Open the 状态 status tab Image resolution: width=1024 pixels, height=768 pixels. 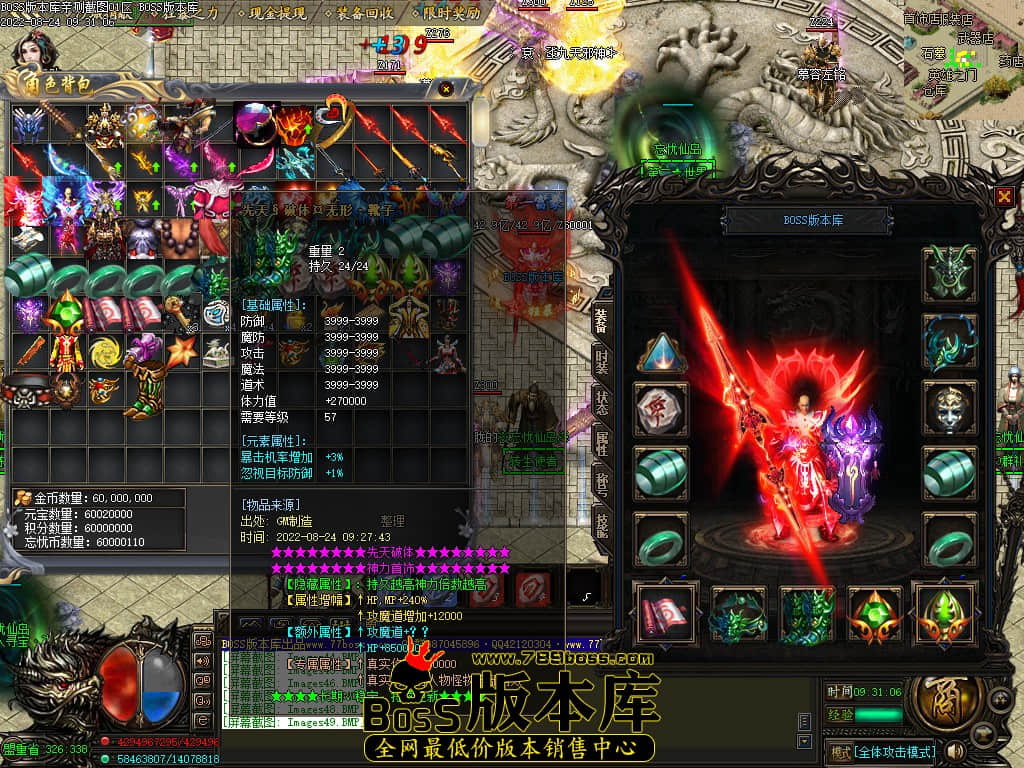tap(601, 400)
